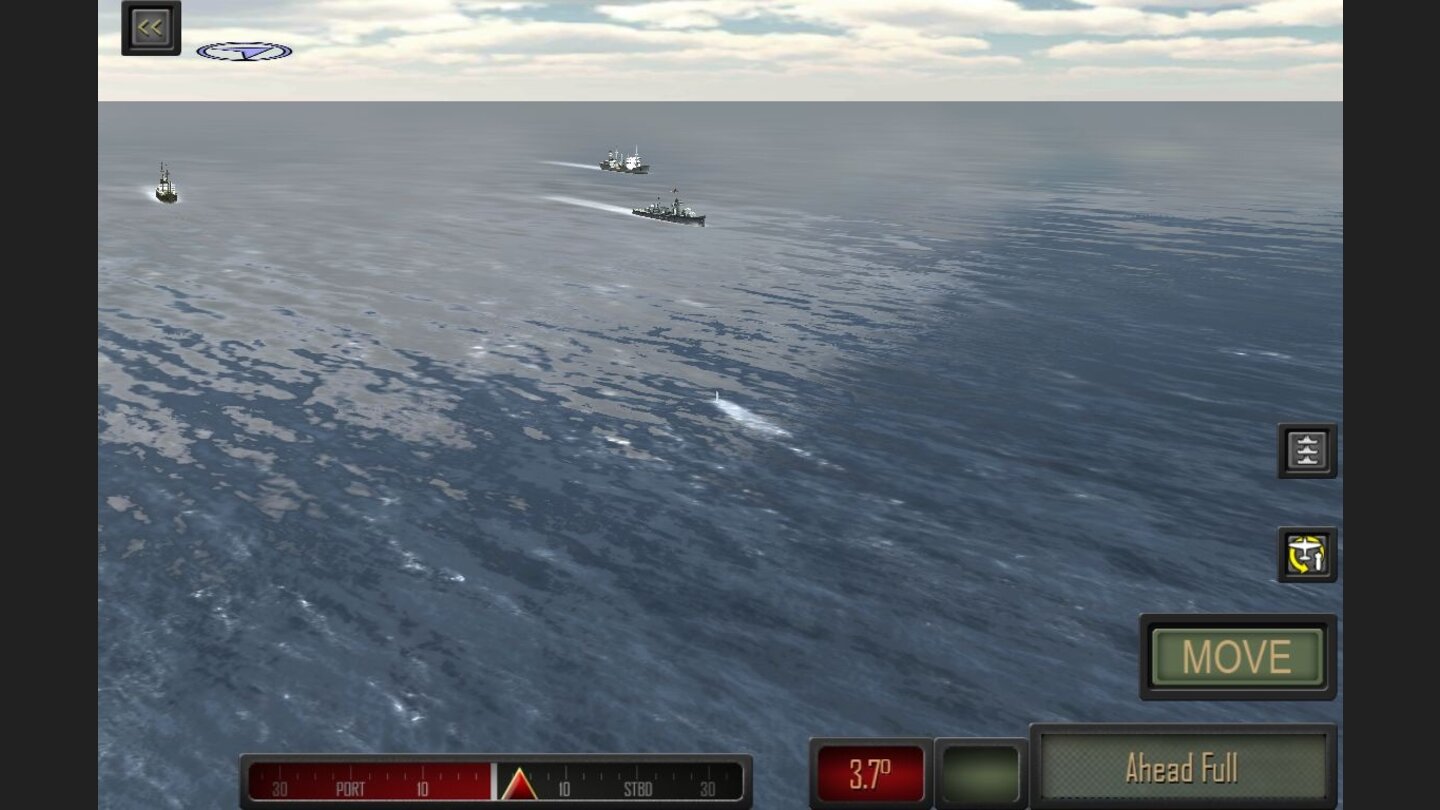Toggle the Ahead Full throttle setting
This screenshot has height=810, width=1440.
[1185, 768]
